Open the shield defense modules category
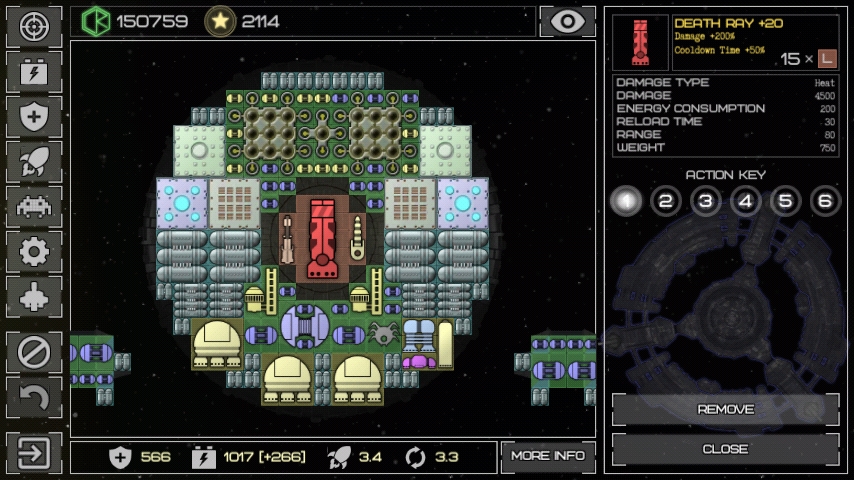 tap(34, 117)
